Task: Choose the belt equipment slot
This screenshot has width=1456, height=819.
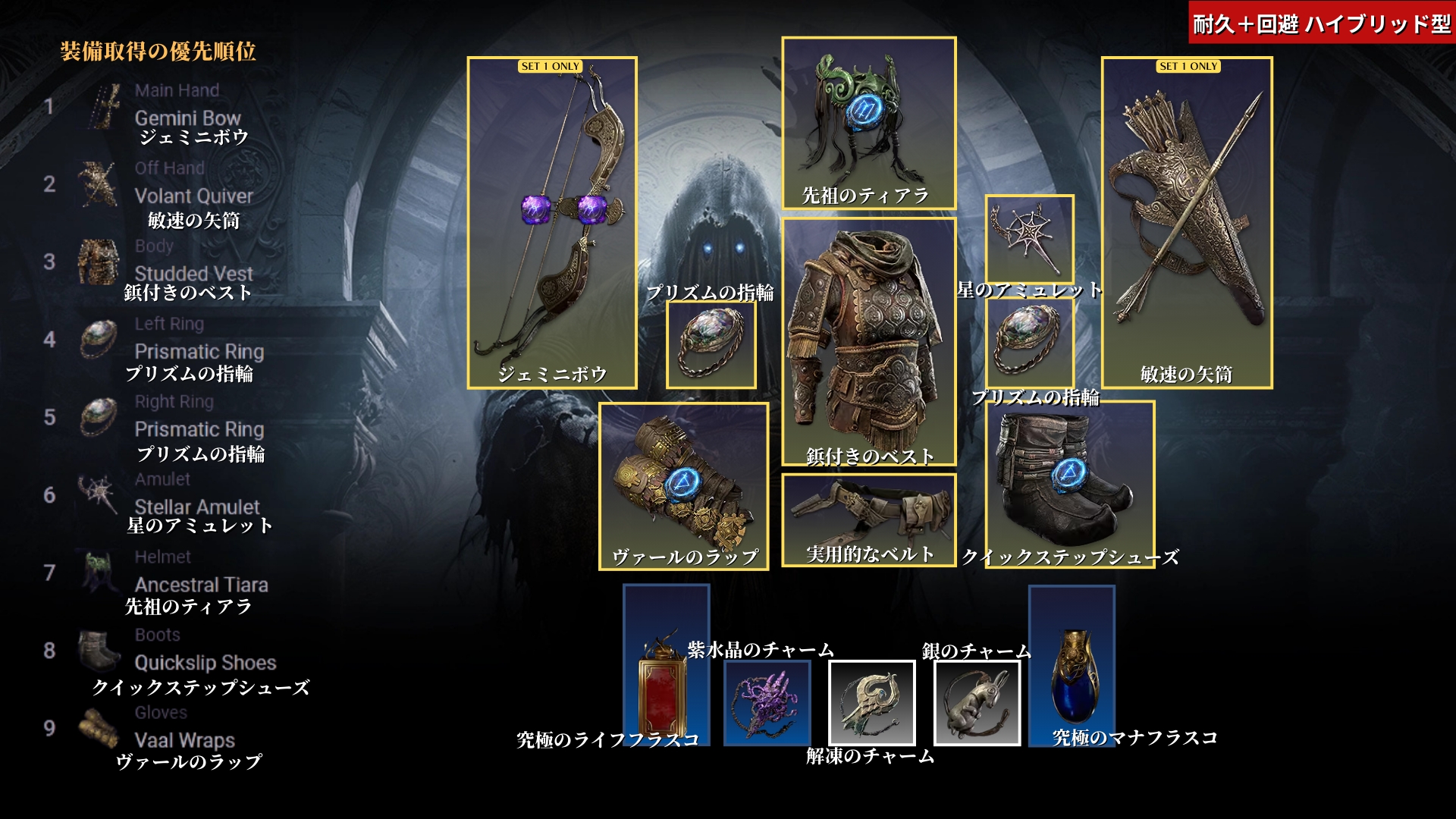Action: coord(868,519)
